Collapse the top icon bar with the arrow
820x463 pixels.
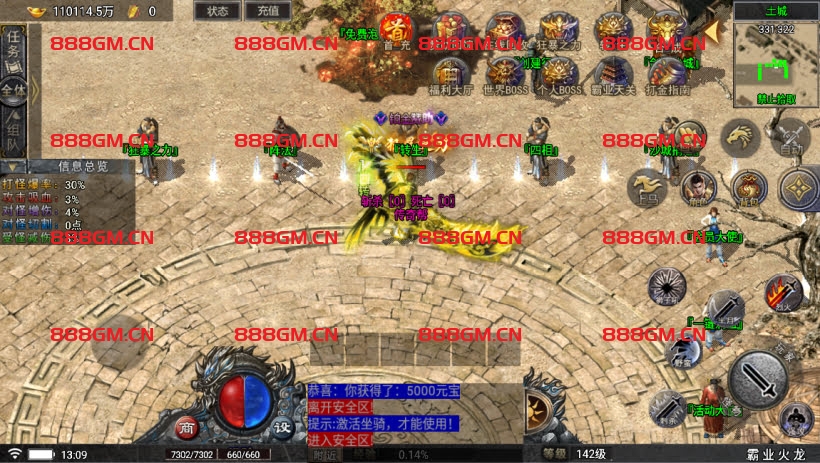click(712, 31)
